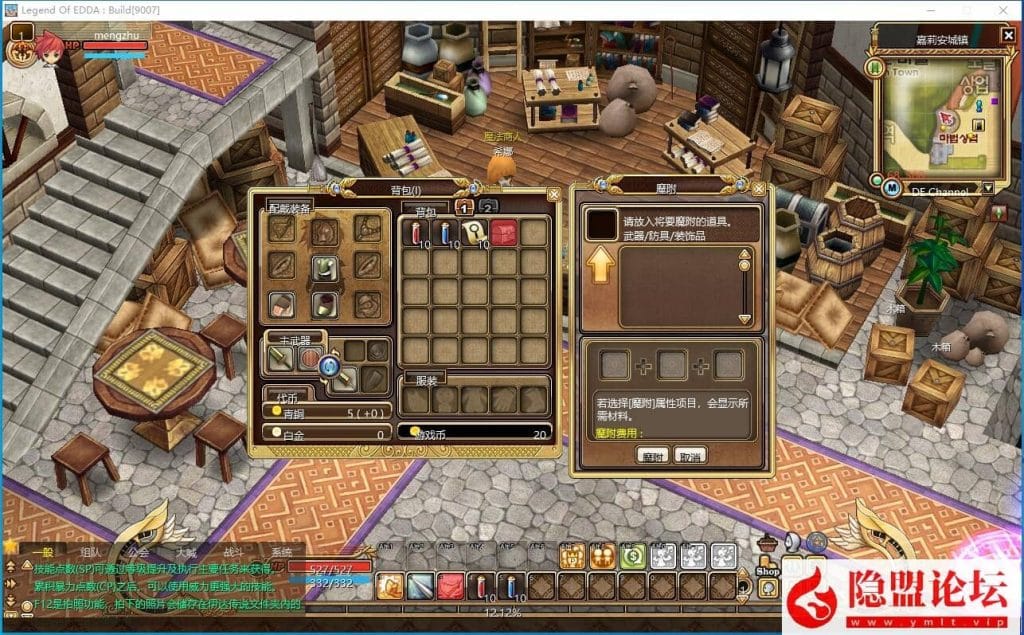This screenshot has height=635, width=1024.
Task: Open the DE Channel dropdown
Action: point(988,188)
